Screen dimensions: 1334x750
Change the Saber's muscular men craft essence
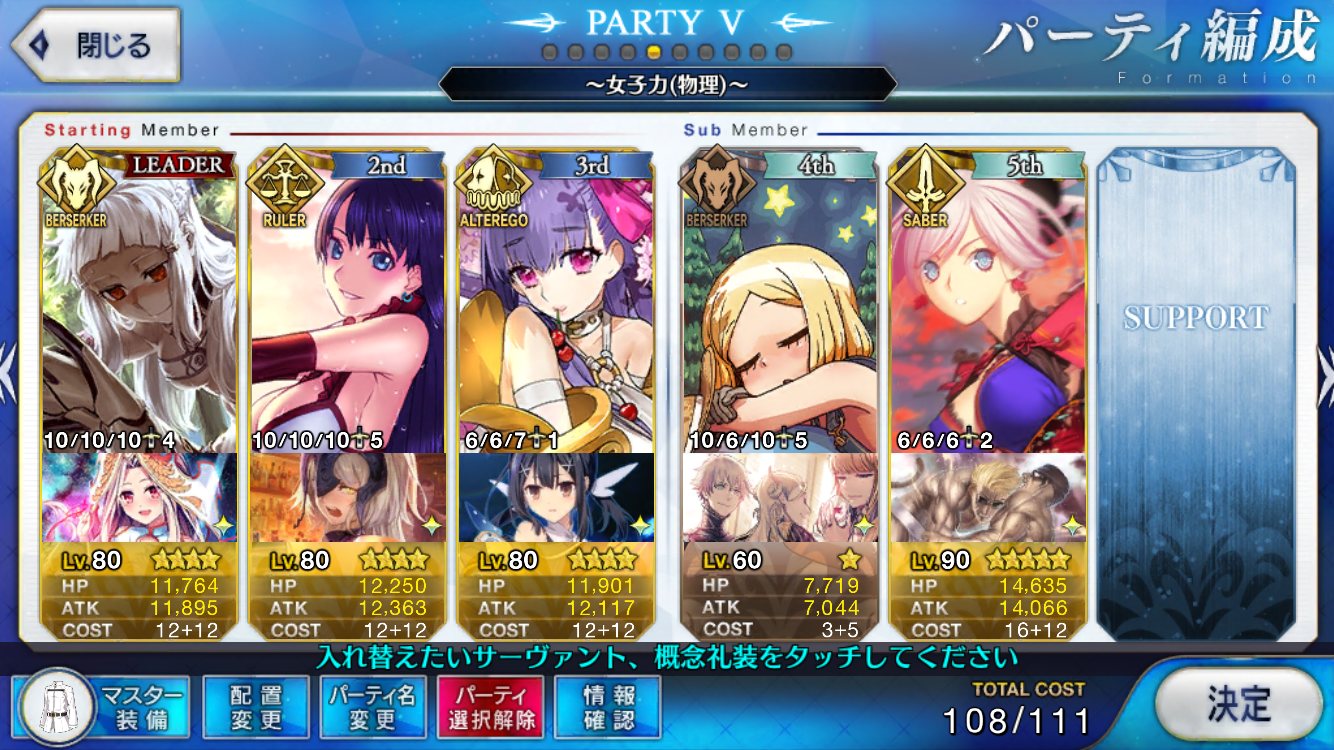pos(988,497)
